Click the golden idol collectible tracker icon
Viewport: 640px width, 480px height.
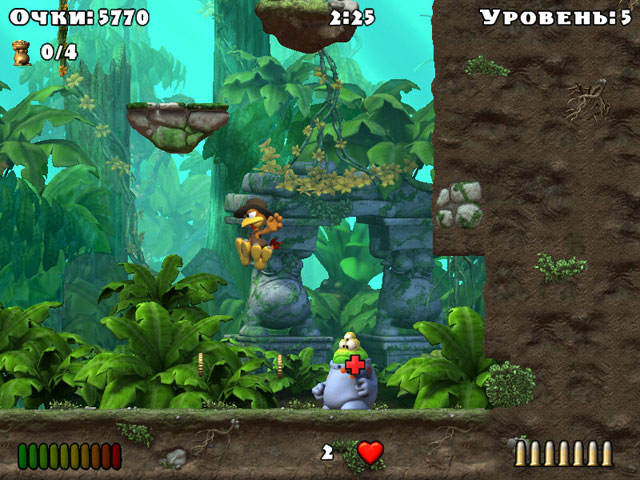pyautogui.click(x=21, y=52)
